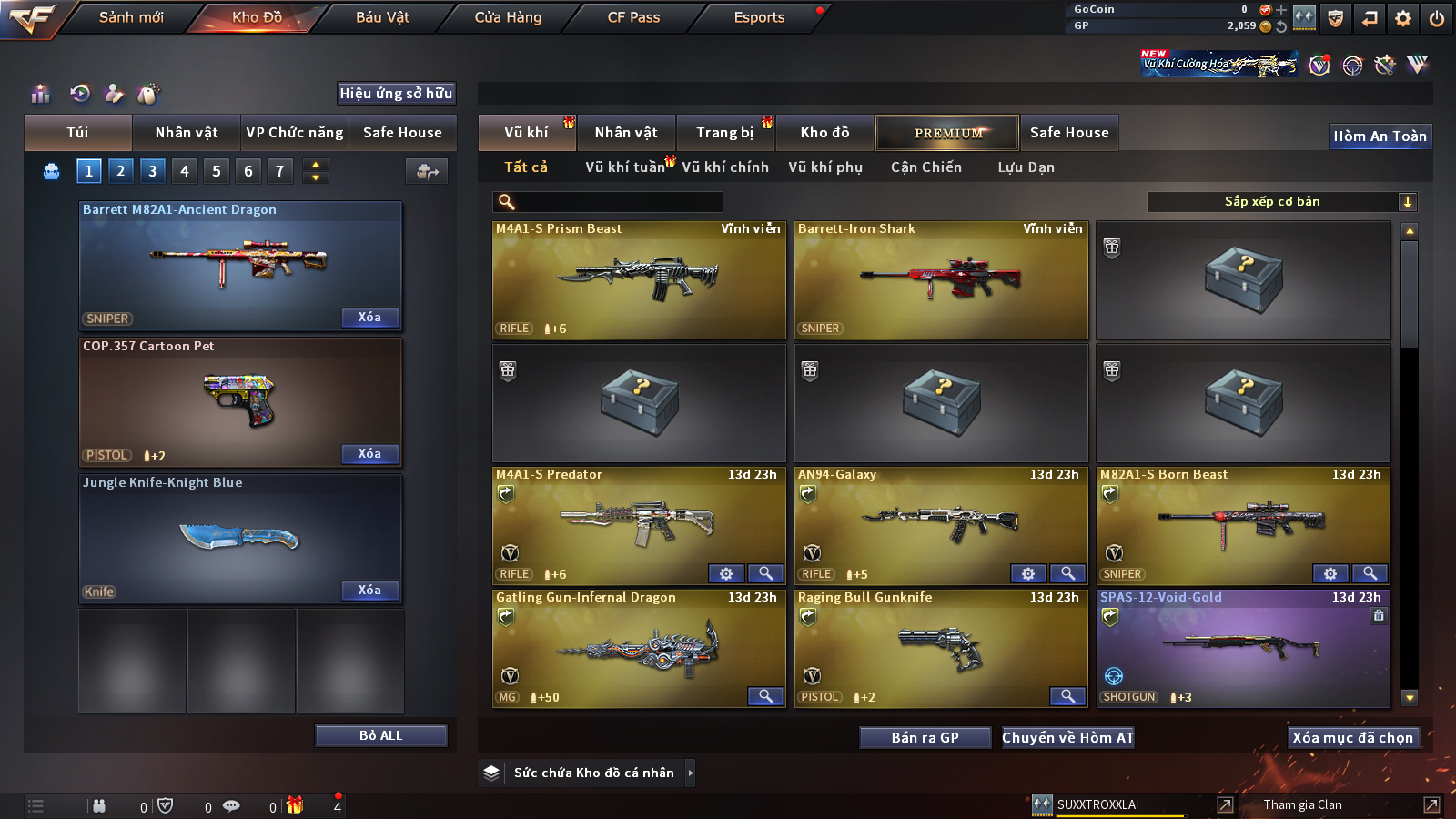Pick the SPAS-12-Void-Gold shotgun
This screenshot has height=819, width=1456.
(x=1243, y=649)
